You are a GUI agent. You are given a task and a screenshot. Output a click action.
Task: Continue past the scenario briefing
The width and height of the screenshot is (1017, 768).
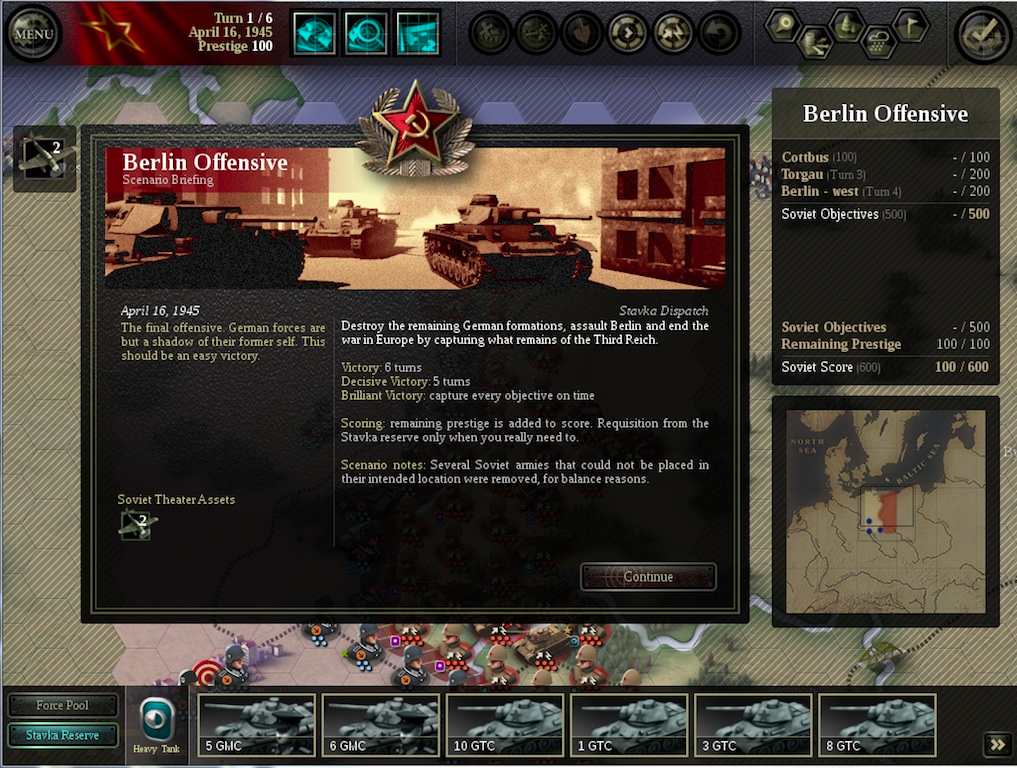(x=648, y=577)
